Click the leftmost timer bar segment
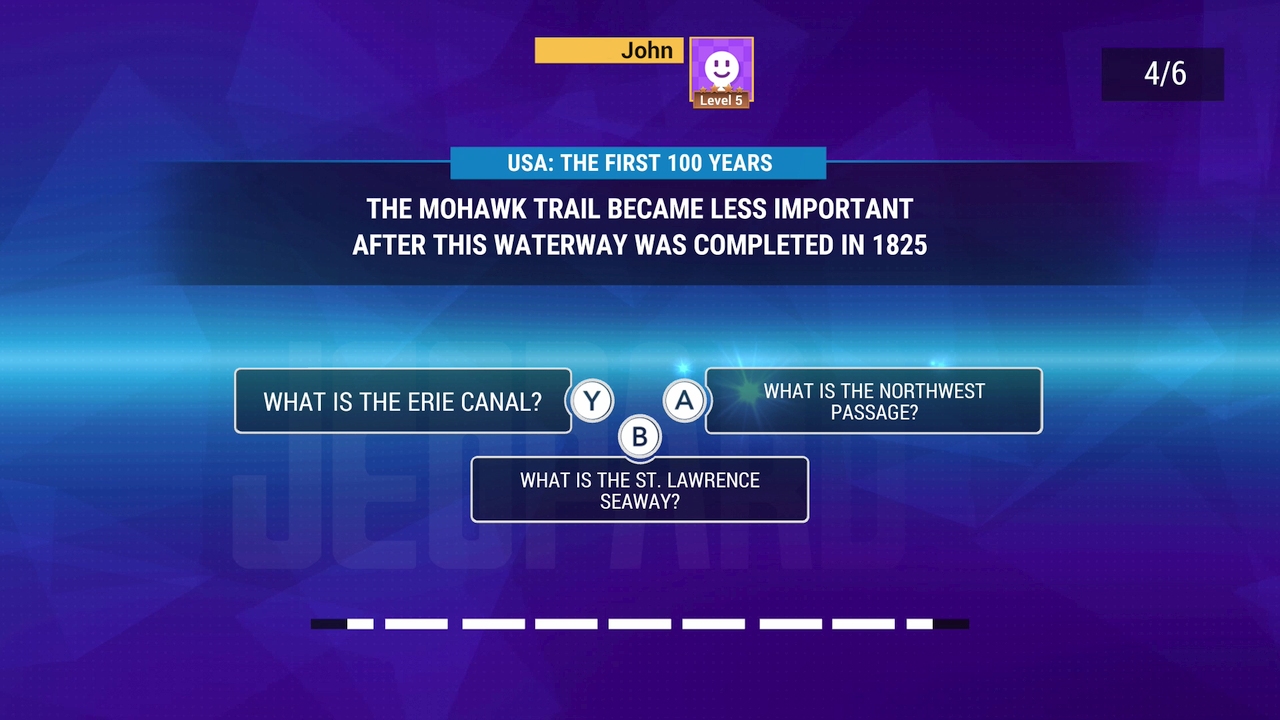 click(326, 623)
